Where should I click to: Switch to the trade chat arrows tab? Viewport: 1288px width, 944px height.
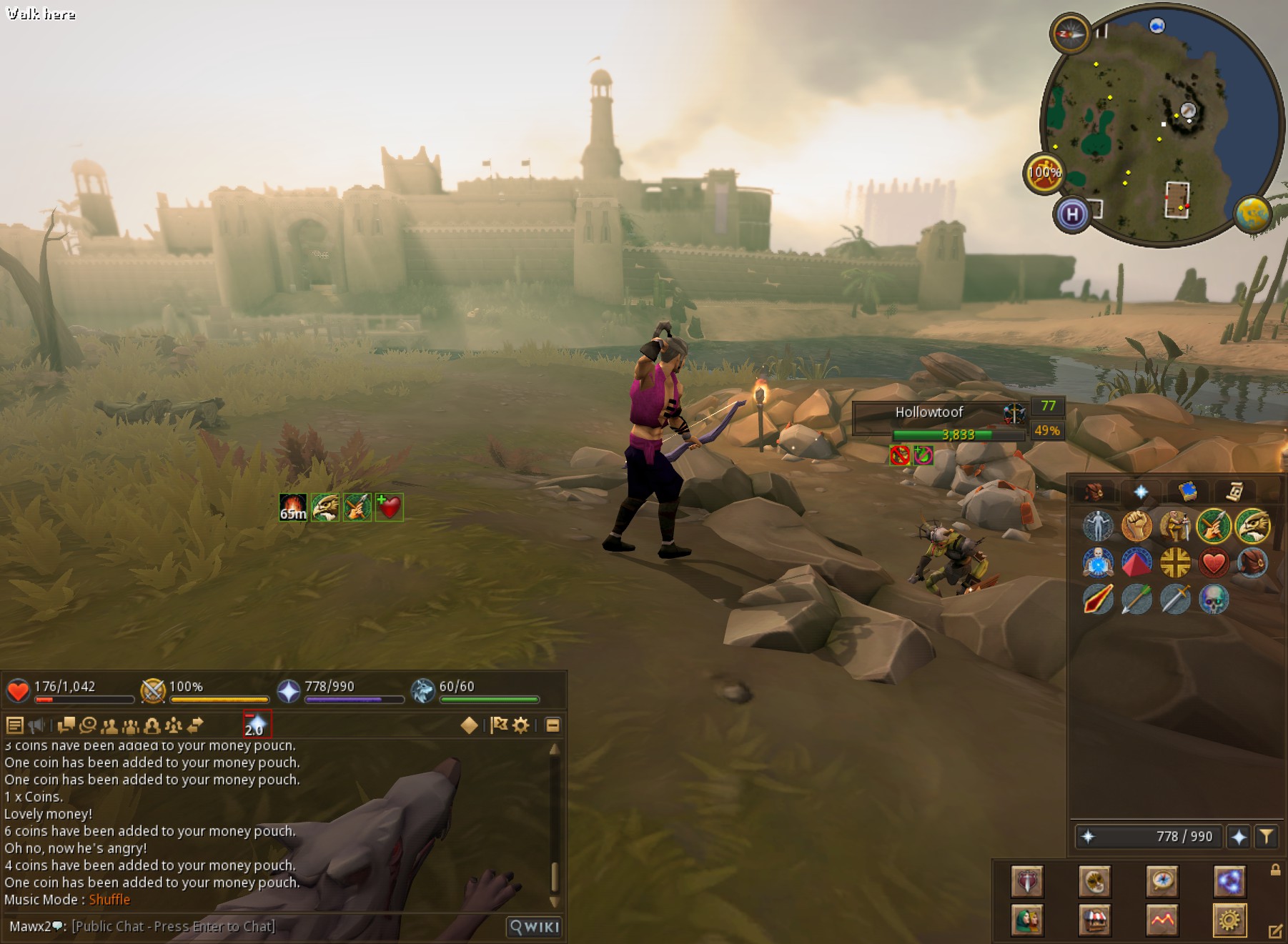195,725
